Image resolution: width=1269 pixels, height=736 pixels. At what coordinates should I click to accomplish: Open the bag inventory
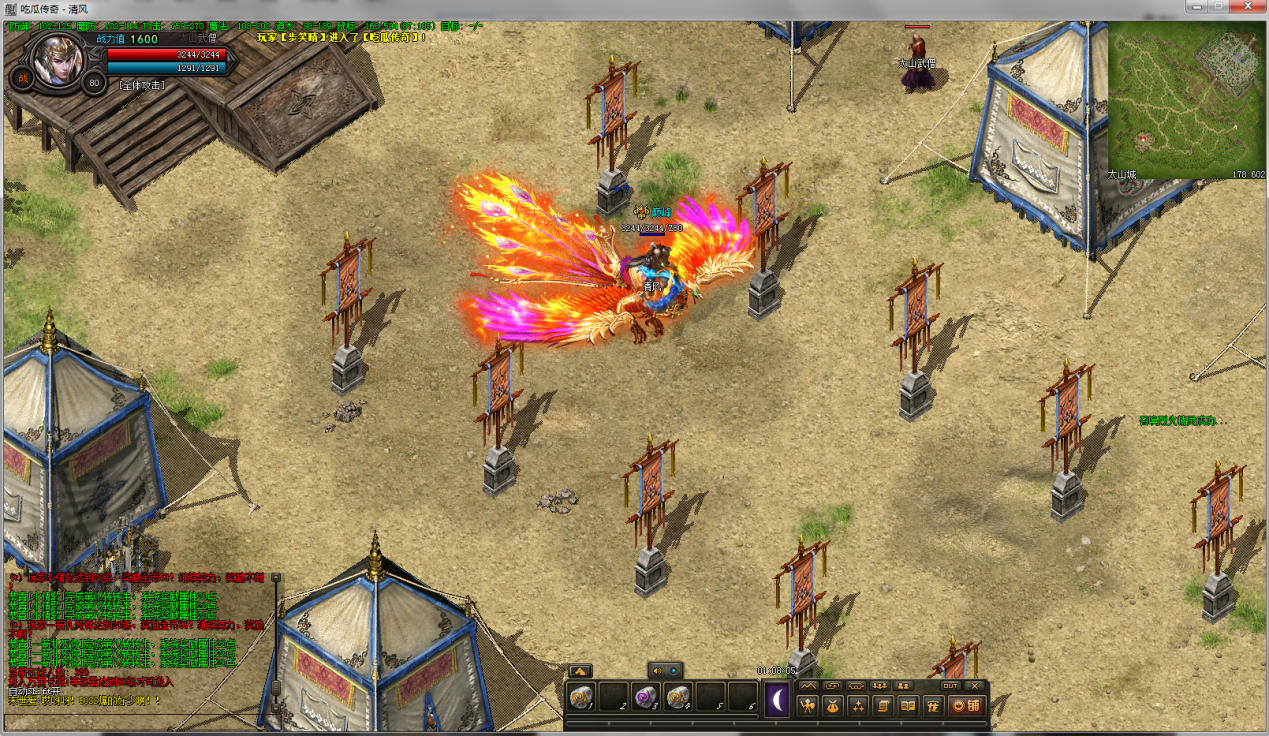(832, 706)
